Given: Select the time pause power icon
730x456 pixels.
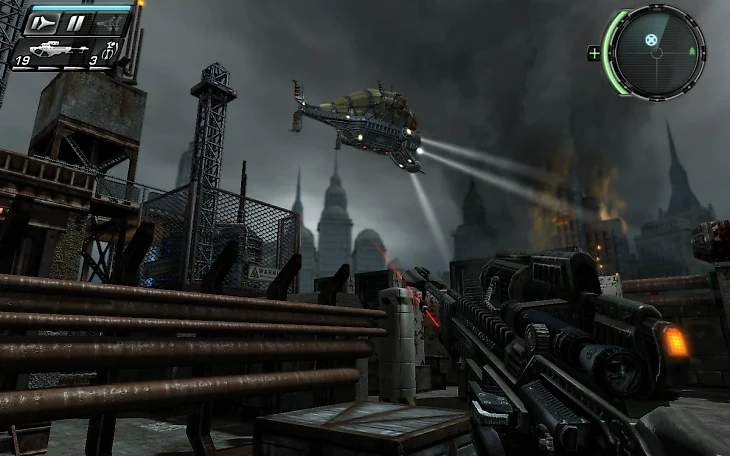Looking at the screenshot, I should coord(76,22).
